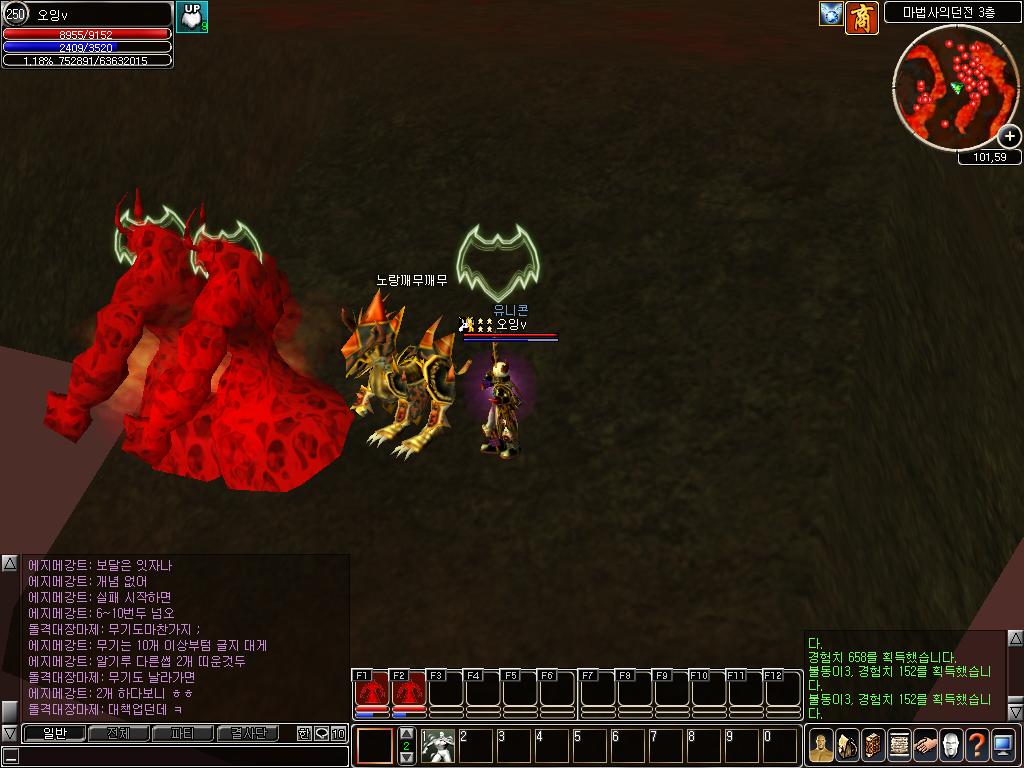The width and height of the screenshot is (1024, 768).
Task: Click the chat text input field
Action: point(180,755)
